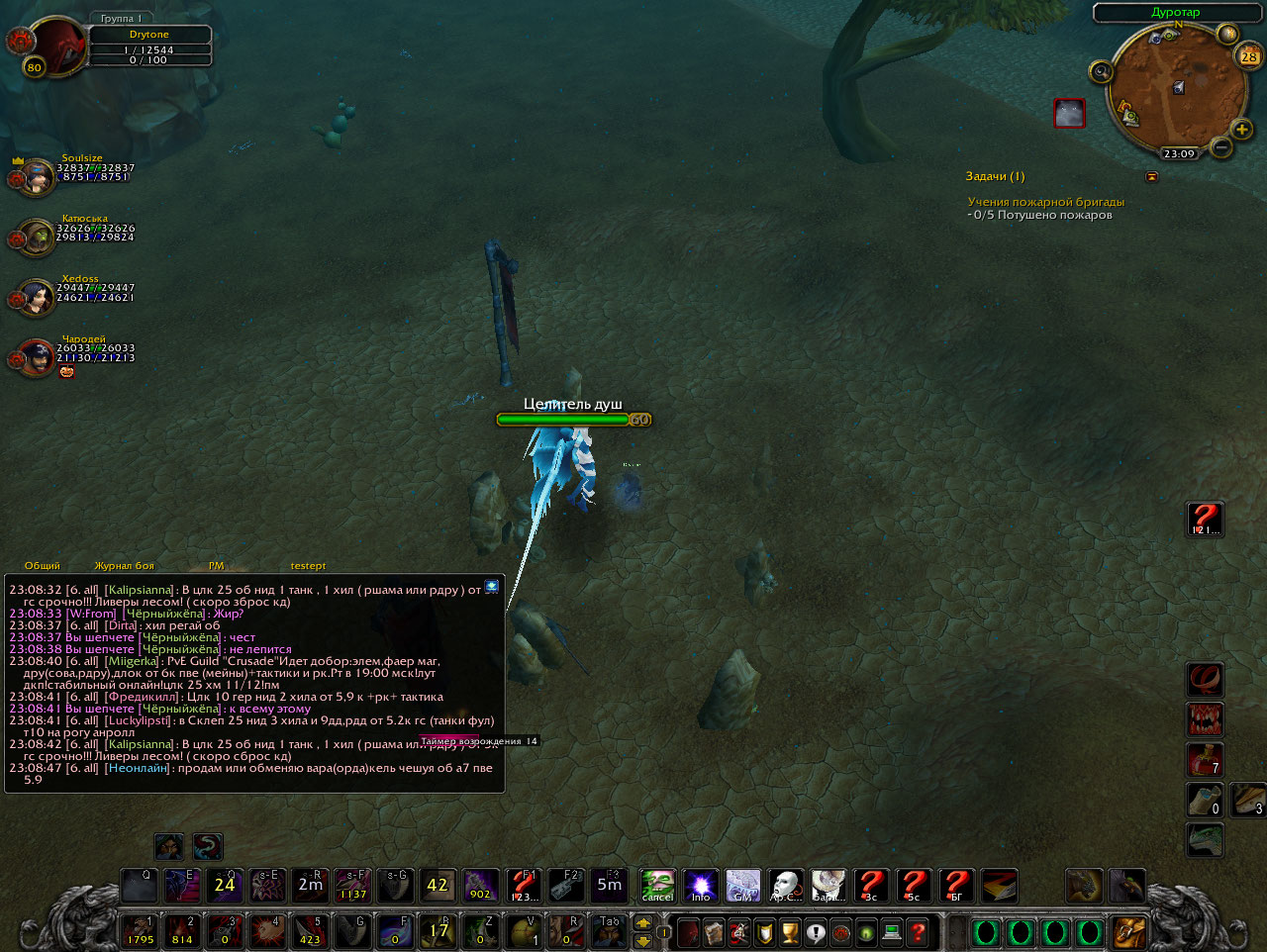The width and height of the screenshot is (1267, 952).
Task: Click the Drytone player portrait
Action: 57,46
